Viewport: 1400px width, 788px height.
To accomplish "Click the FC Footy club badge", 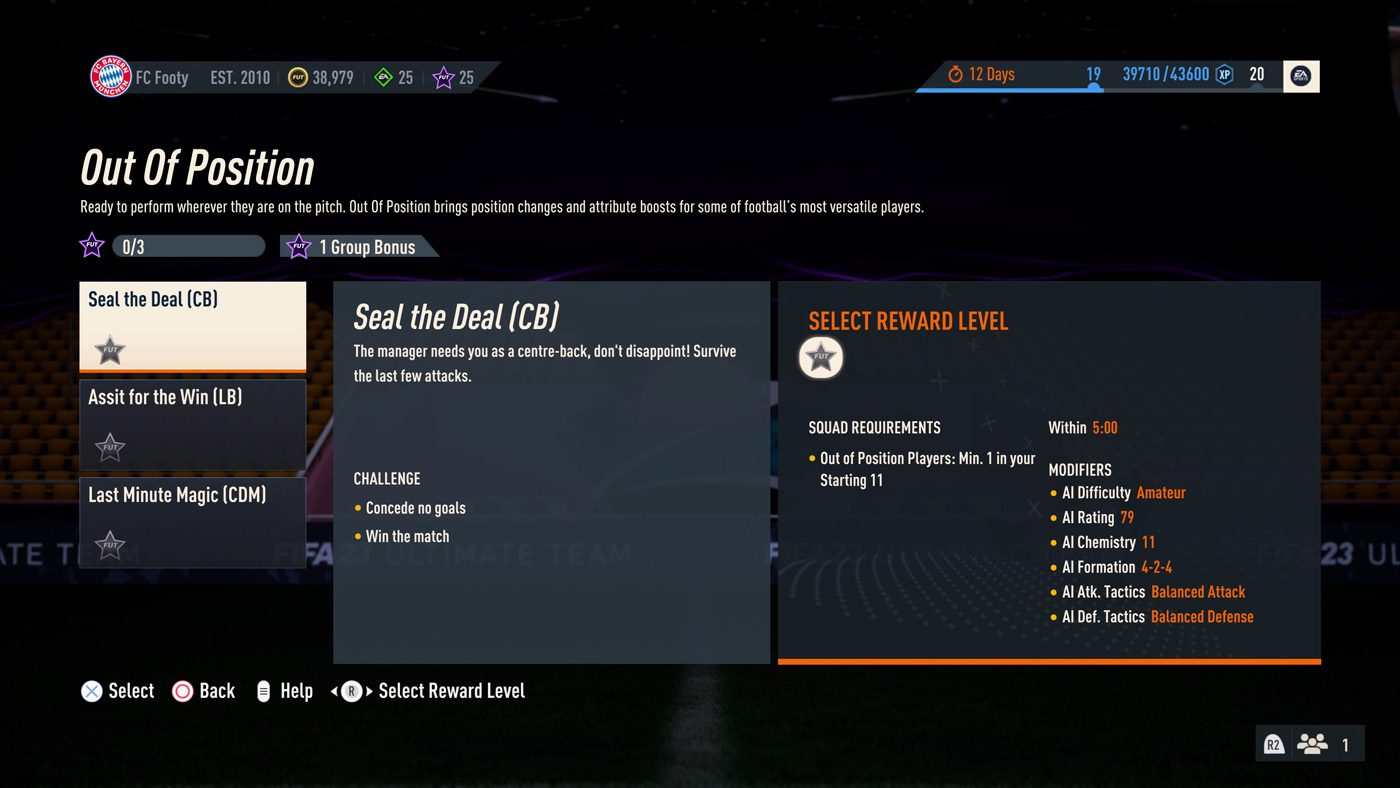I will point(111,77).
